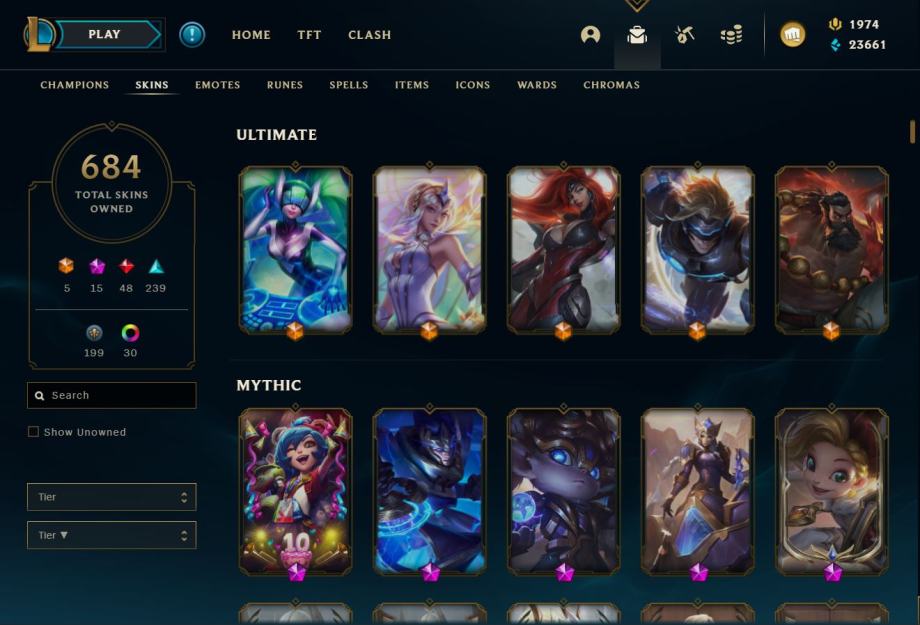
Task: Select the DJ Sona ultimate skin card
Action: [295, 249]
